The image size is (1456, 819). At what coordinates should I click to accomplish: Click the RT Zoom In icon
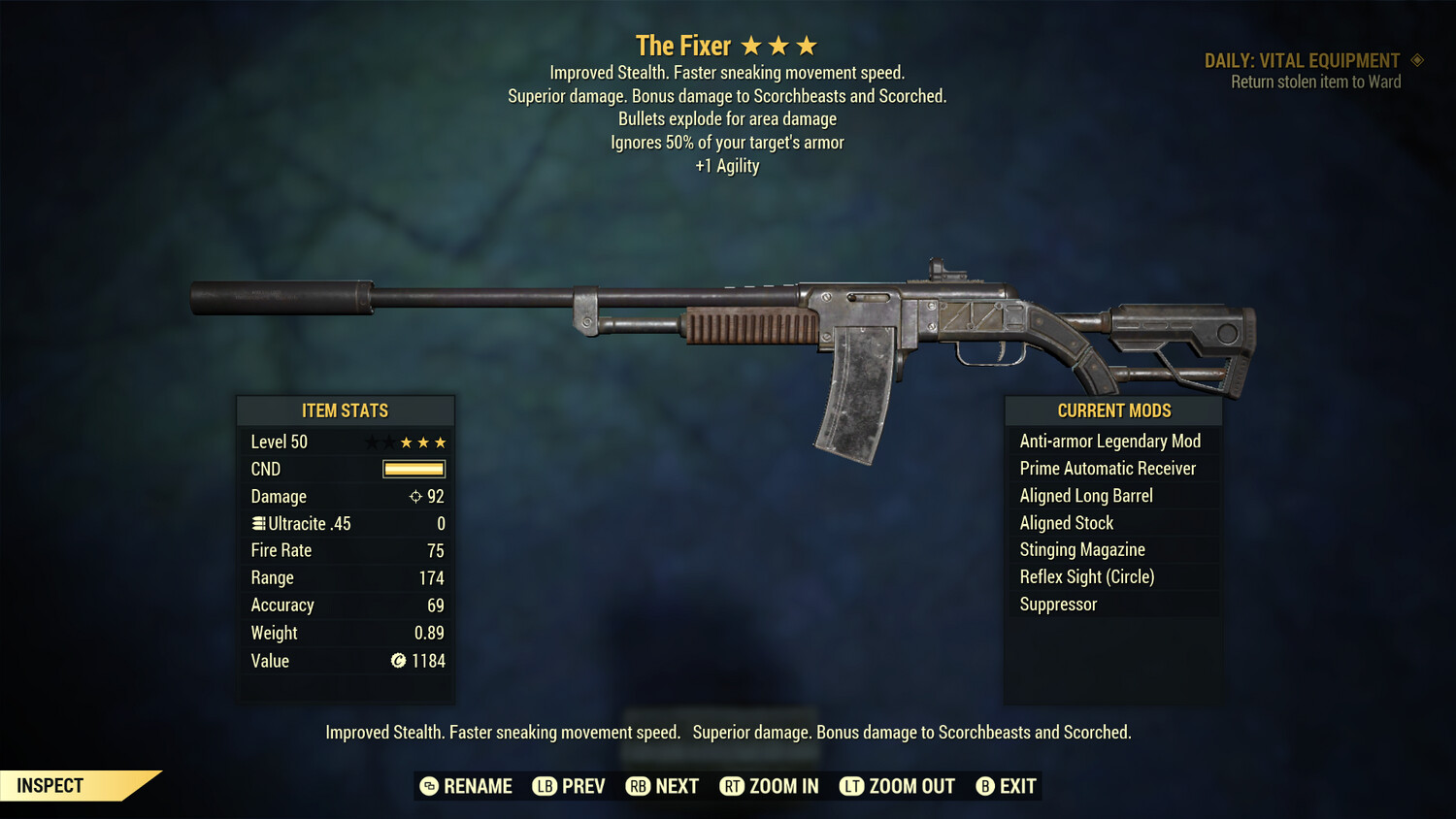pyautogui.click(x=734, y=786)
